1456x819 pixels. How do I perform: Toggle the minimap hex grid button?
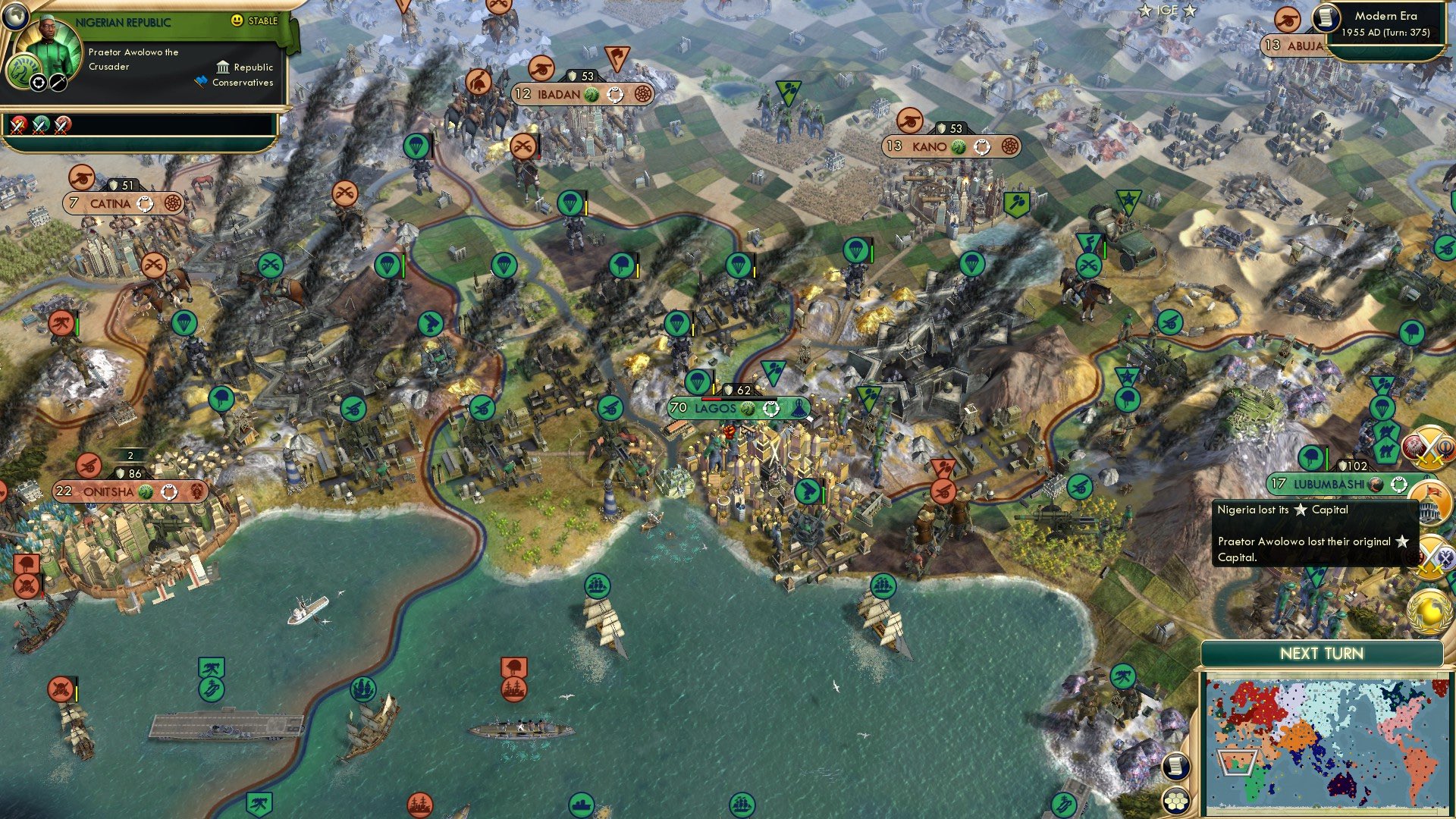pos(1176,800)
